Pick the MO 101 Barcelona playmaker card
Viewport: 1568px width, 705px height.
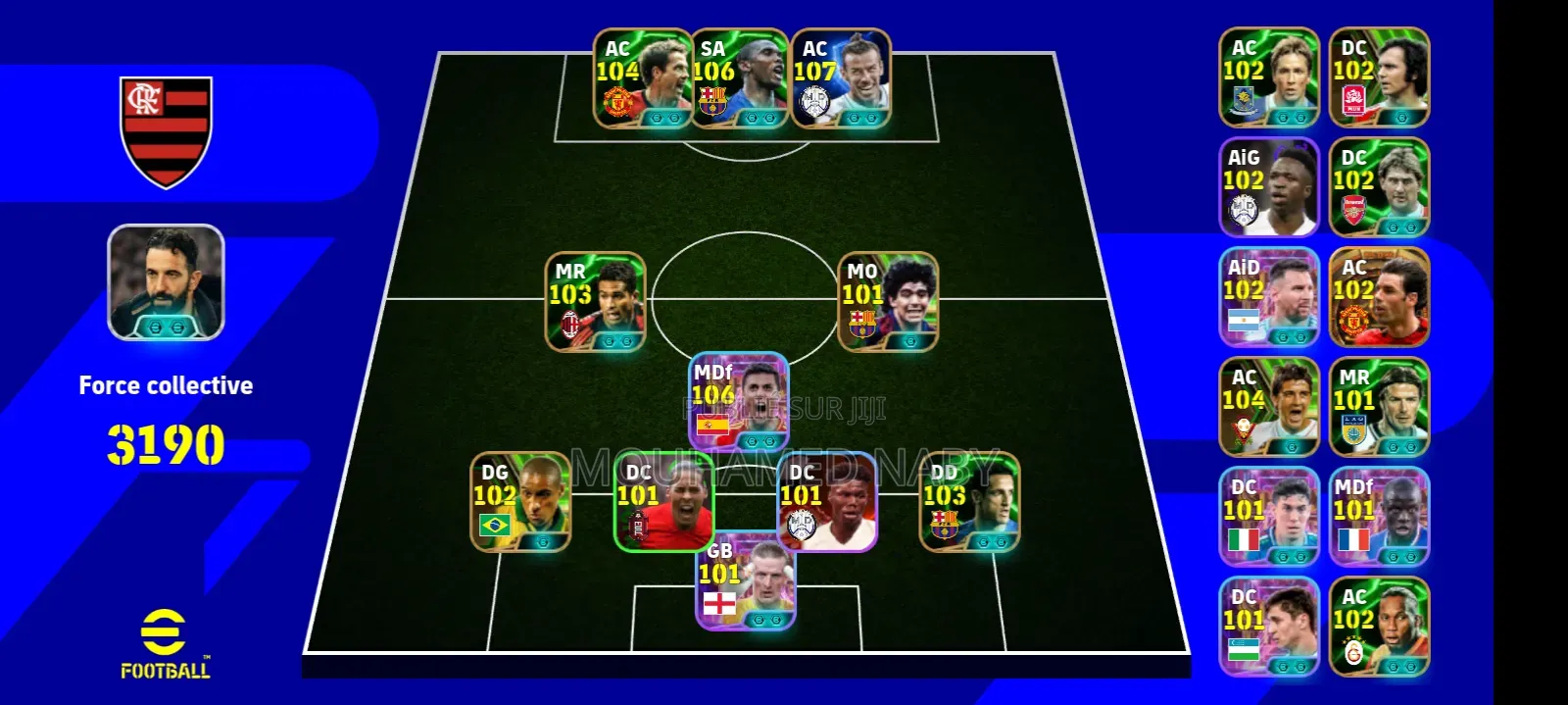(888, 301)
